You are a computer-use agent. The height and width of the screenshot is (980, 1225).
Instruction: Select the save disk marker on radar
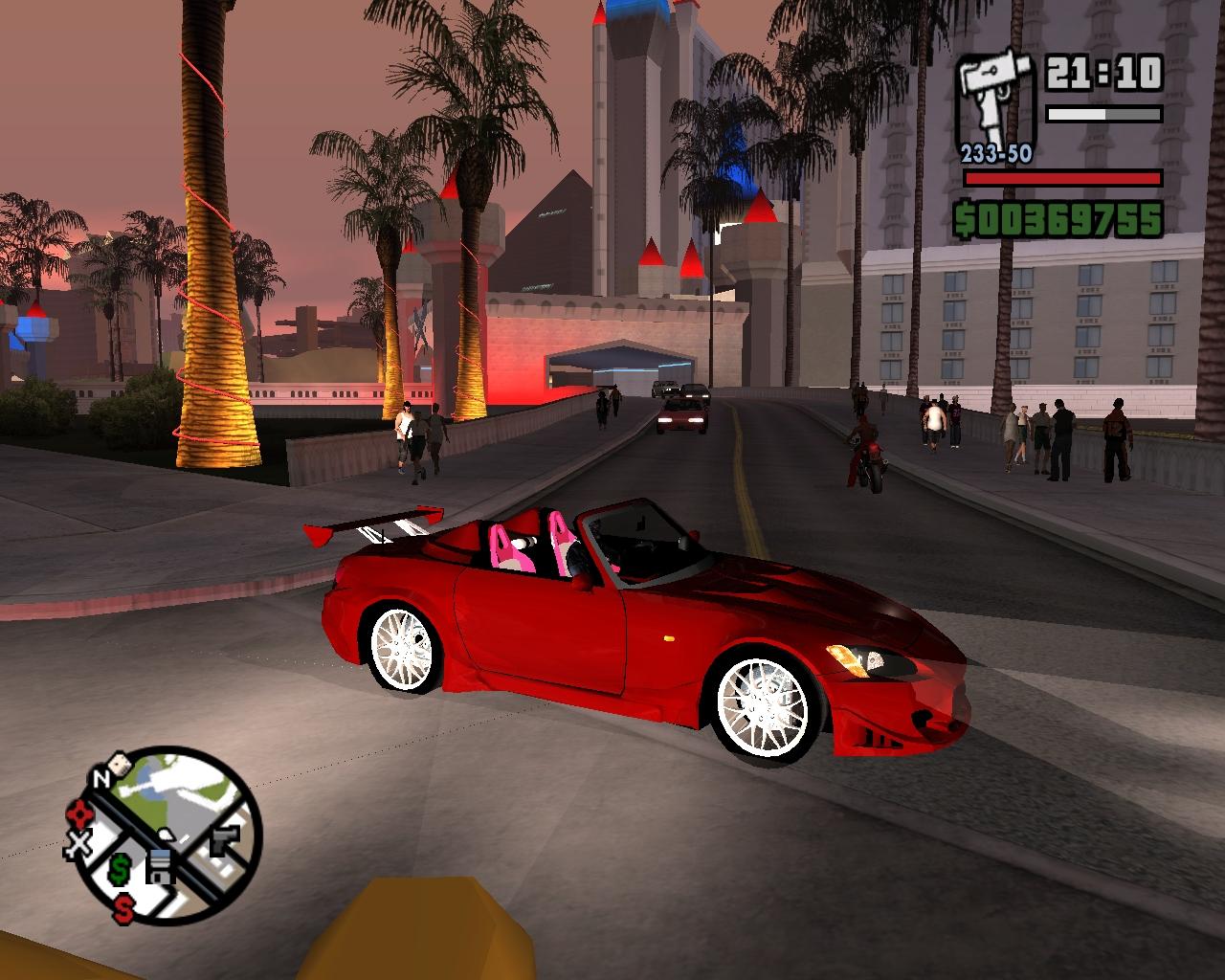coord(160,865)
